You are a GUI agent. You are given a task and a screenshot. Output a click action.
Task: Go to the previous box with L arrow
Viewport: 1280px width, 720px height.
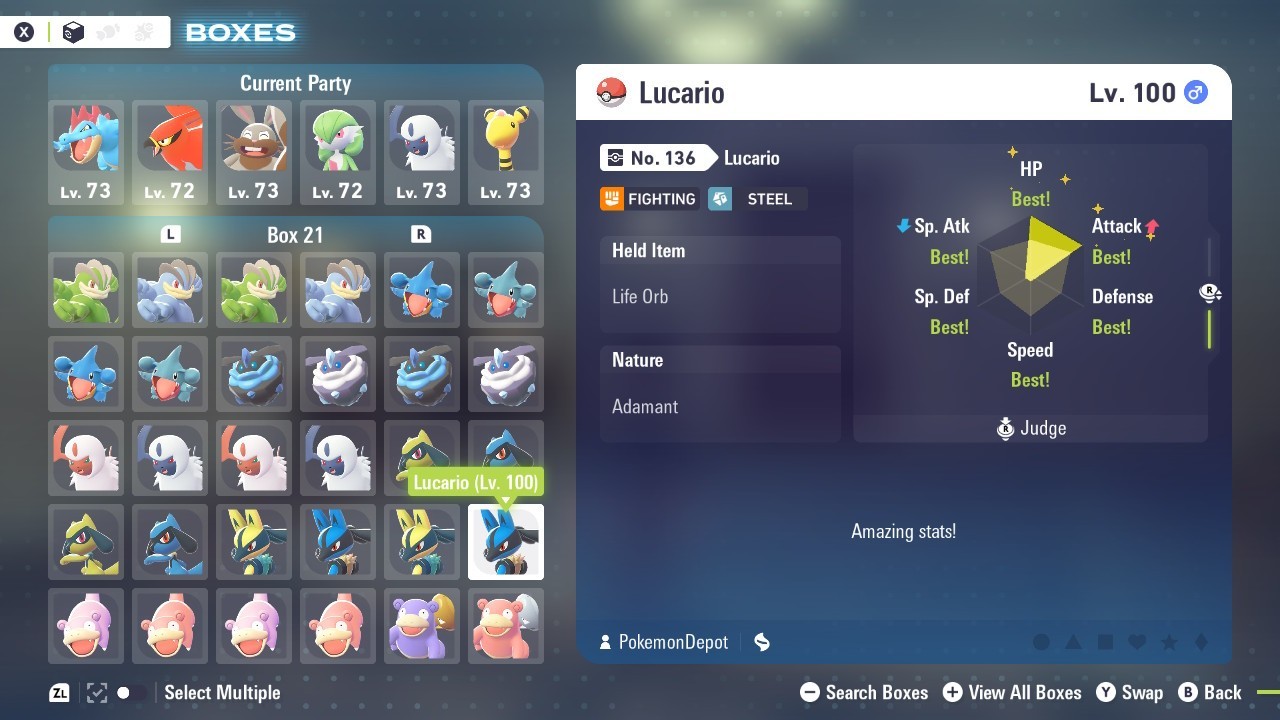[x=171, y=234]
